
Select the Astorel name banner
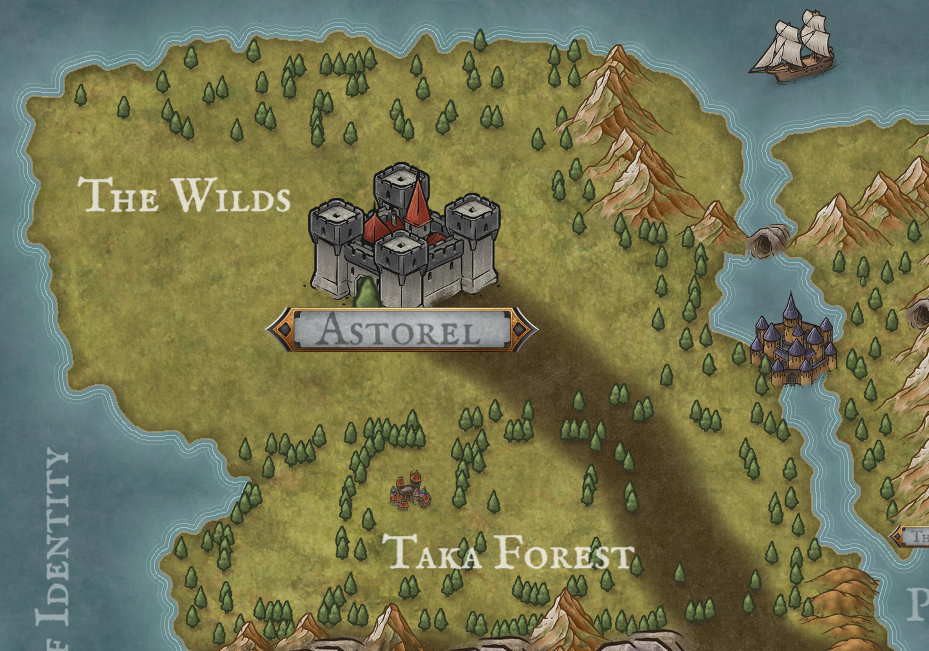tap(401, 329)
